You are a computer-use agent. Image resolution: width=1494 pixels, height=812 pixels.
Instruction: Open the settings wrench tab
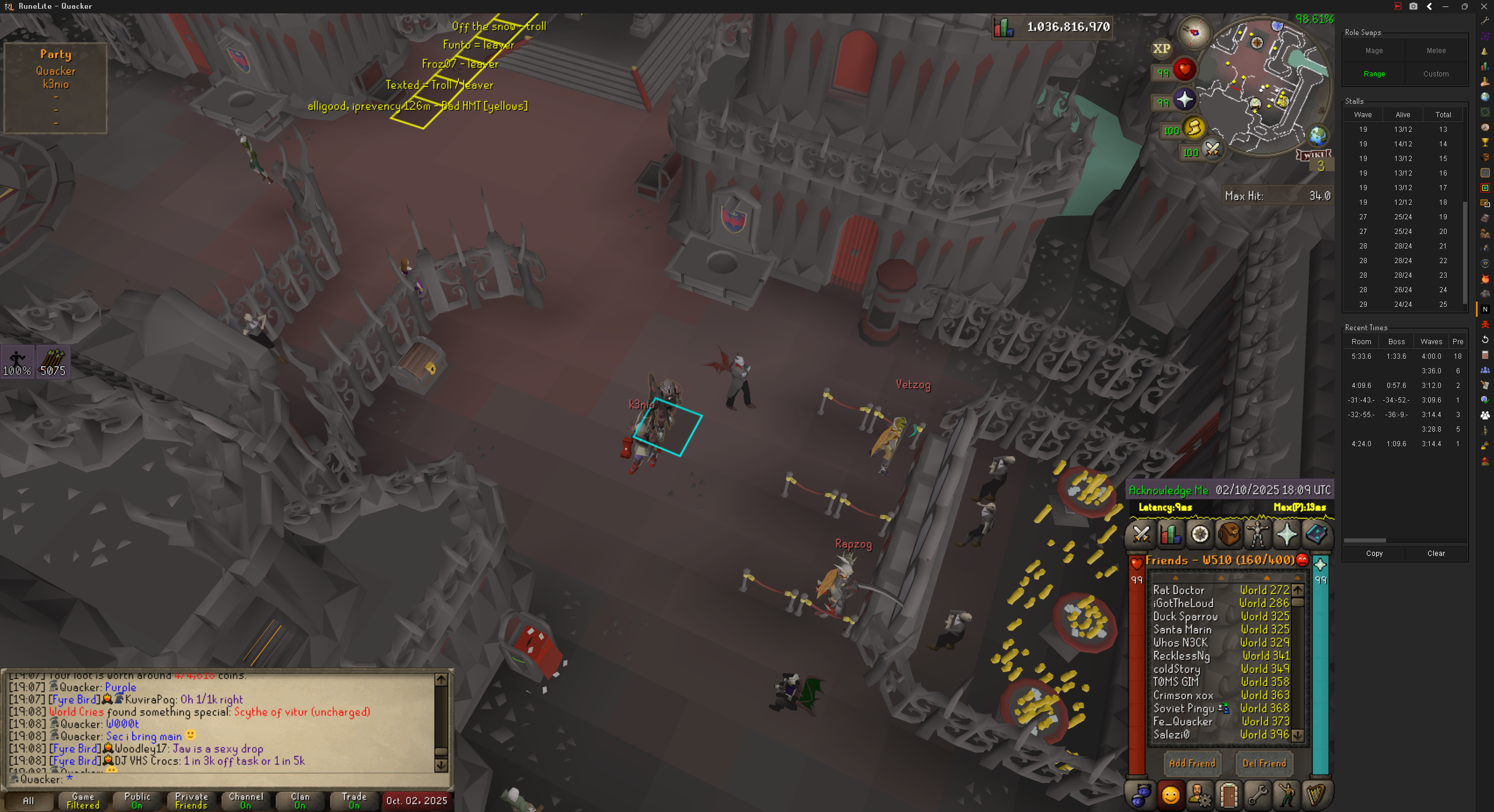(1258, 795)
